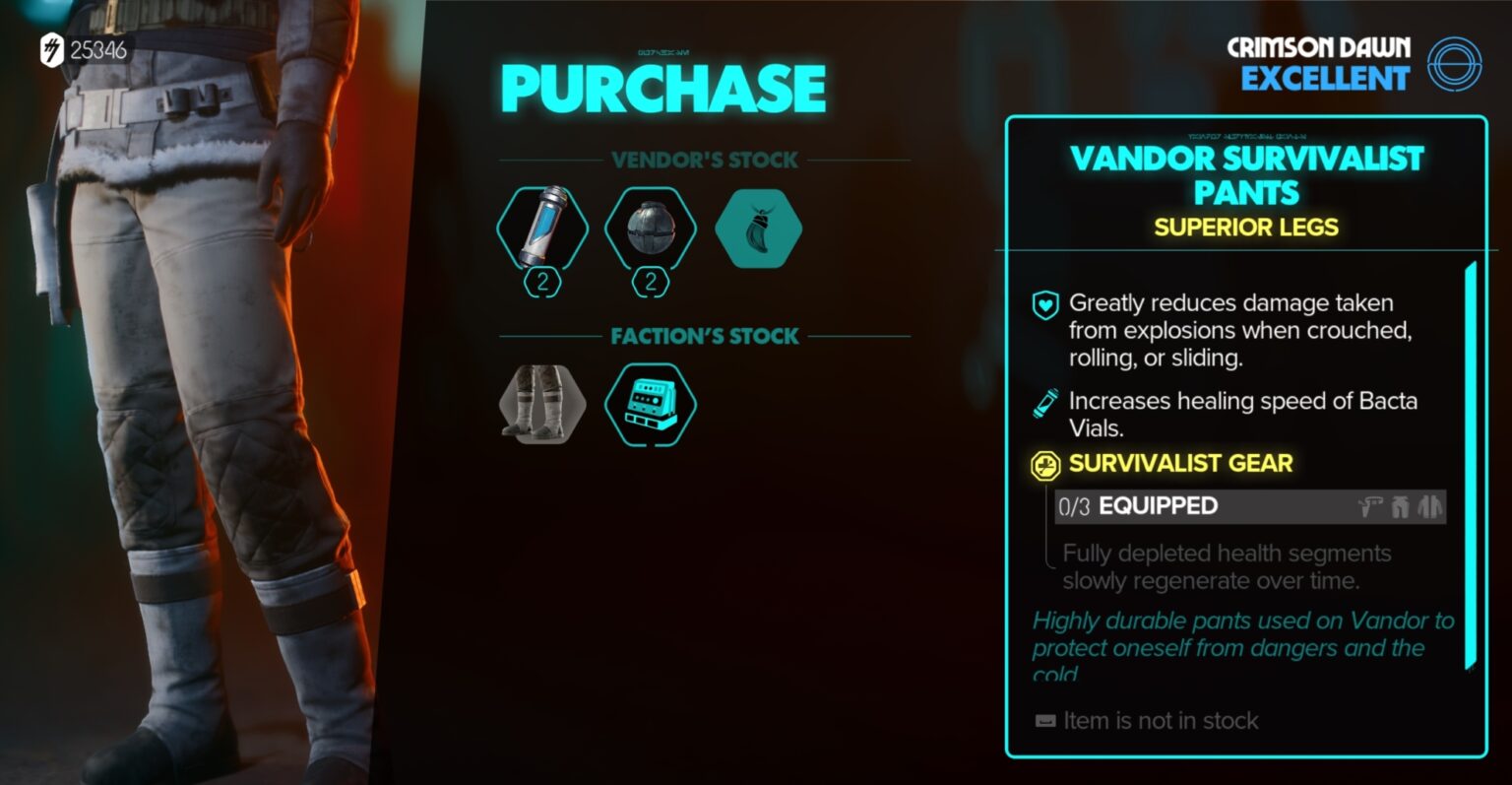Click the item description scrollbar
This screenshot has width=1512, height=785.
(1471, 465)
